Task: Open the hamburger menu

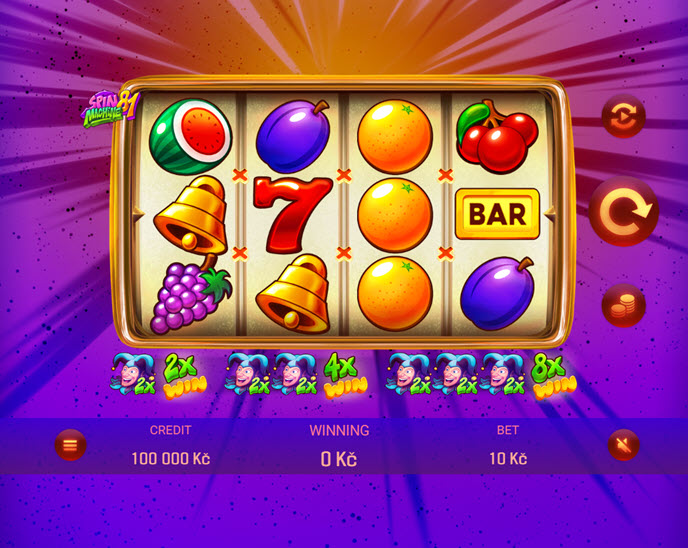Action: [70, 444]
